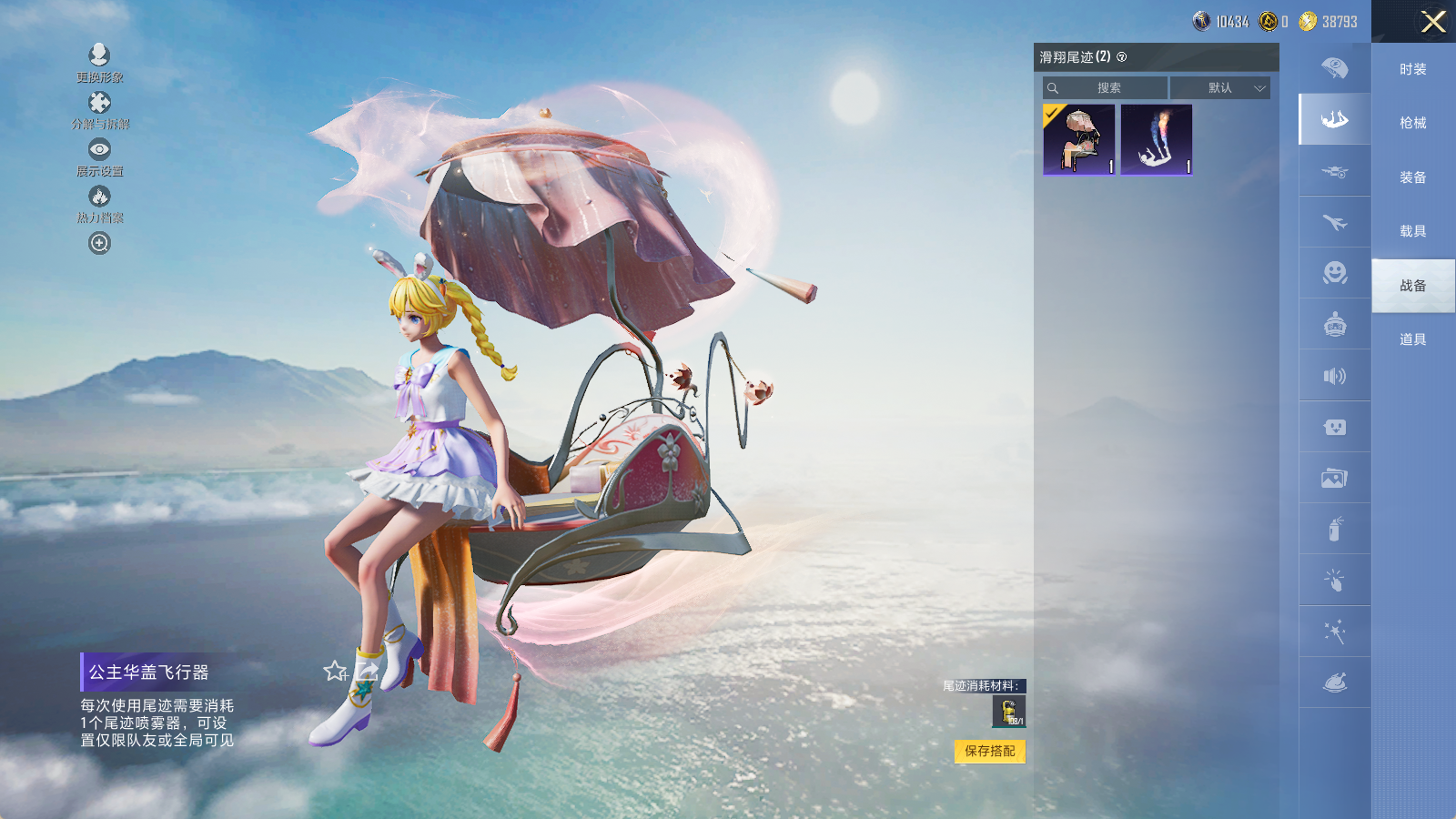Open the speaker voice subcategory
Viewport: 1456px width, 819px height.
(1335, 376)
